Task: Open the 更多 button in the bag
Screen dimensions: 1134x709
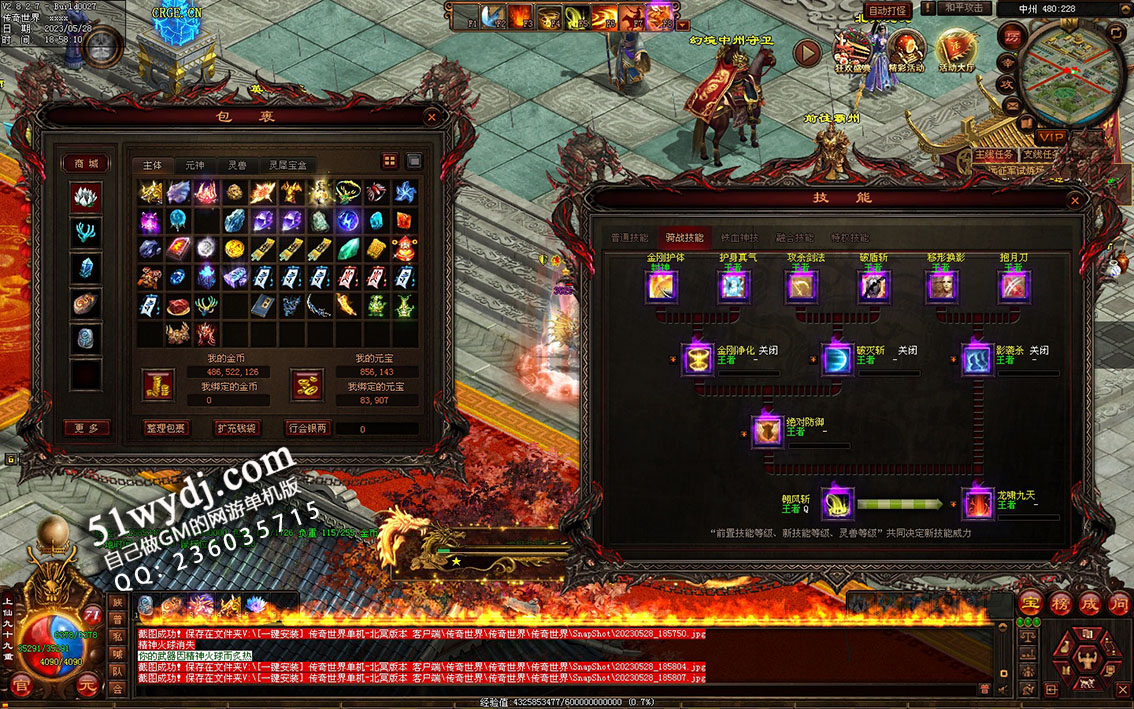Action: point(86,428)
